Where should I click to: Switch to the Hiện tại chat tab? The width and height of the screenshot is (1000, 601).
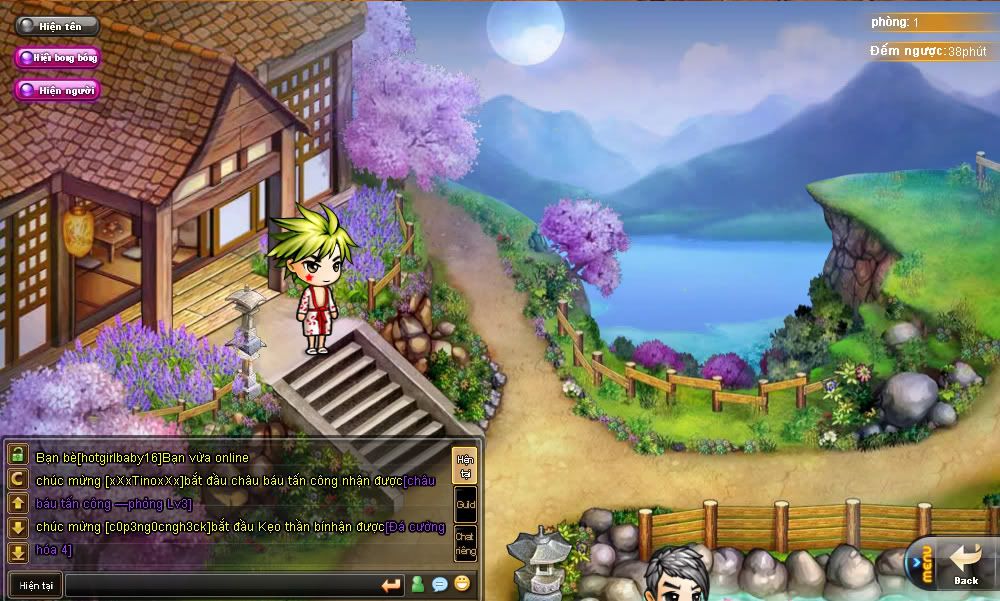pyautogui.click(x=465, y=465)
